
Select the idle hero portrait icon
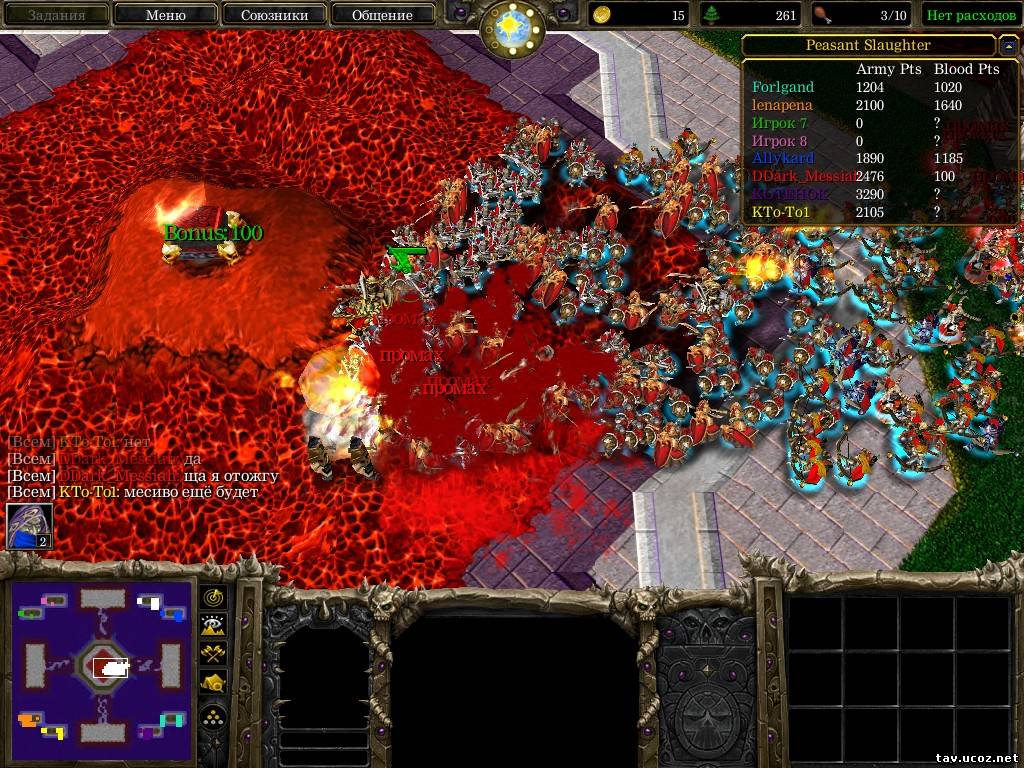click(29, 527)
